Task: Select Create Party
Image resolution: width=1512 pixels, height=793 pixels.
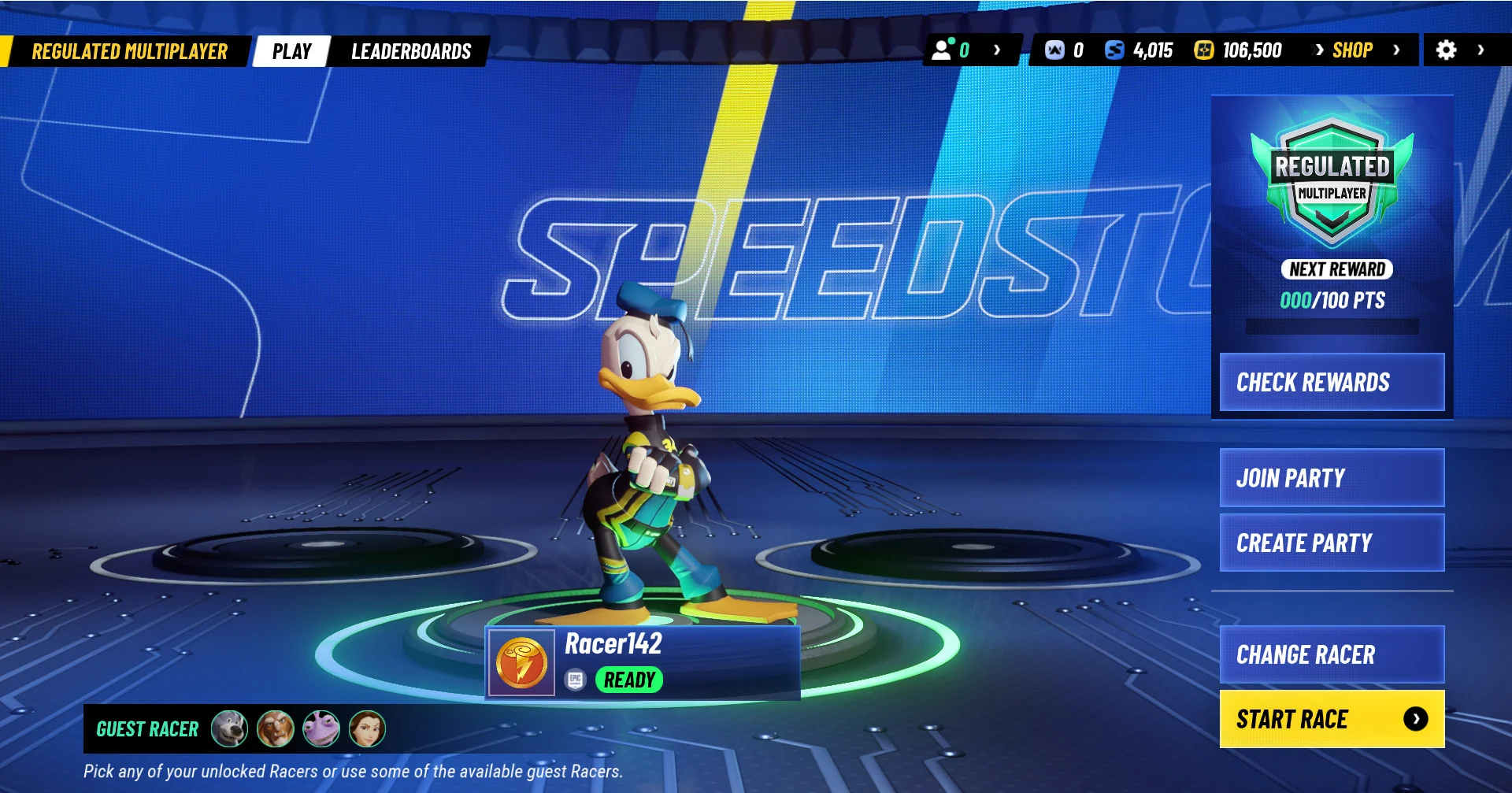Action: click(1332, 543)
